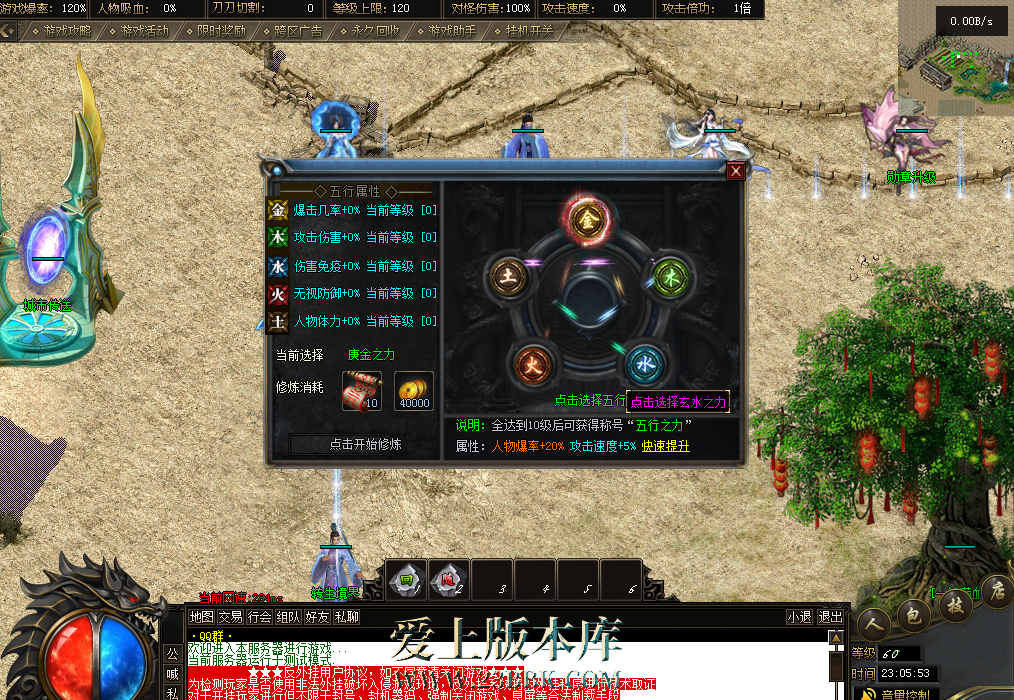Screen dimensions: 1014x700
Task: Close the Five Elements panel
Action: click(736, 171)
